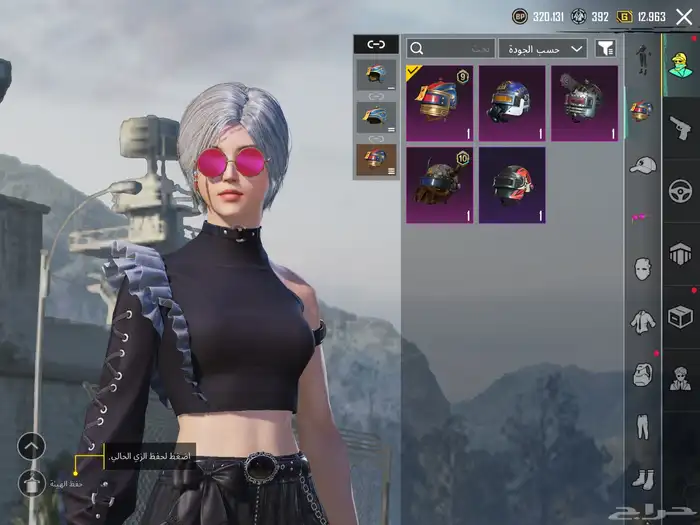Switch to the shoes category
700x525 pixels.
[x=642, y=478]
